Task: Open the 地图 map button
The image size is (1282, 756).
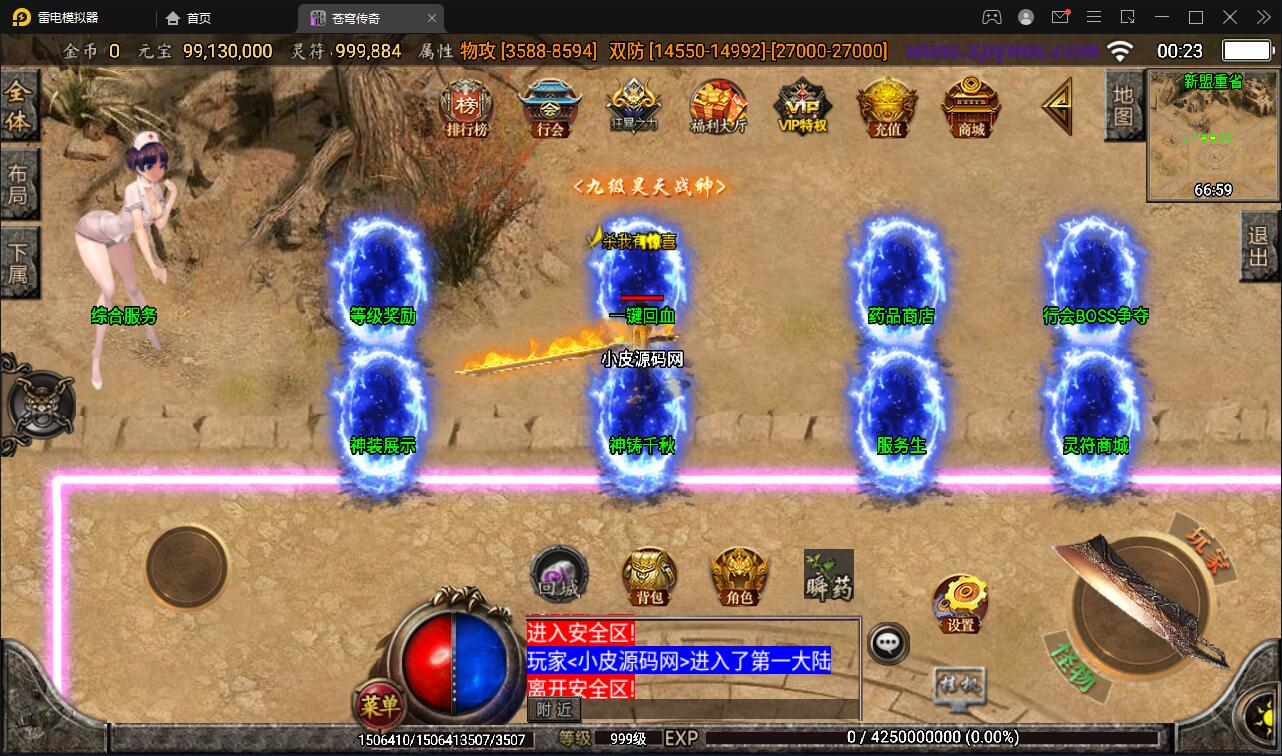Action: click(1123, 105)
